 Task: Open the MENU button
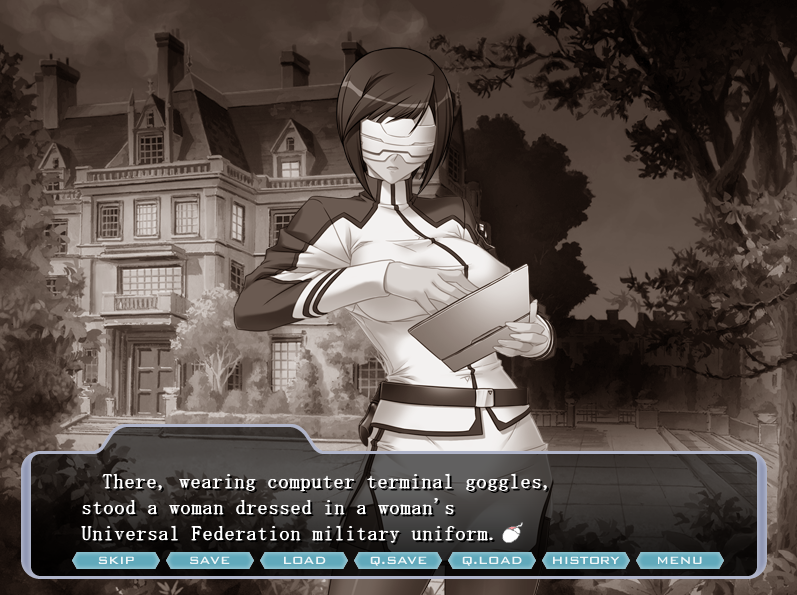pos(680,560)
